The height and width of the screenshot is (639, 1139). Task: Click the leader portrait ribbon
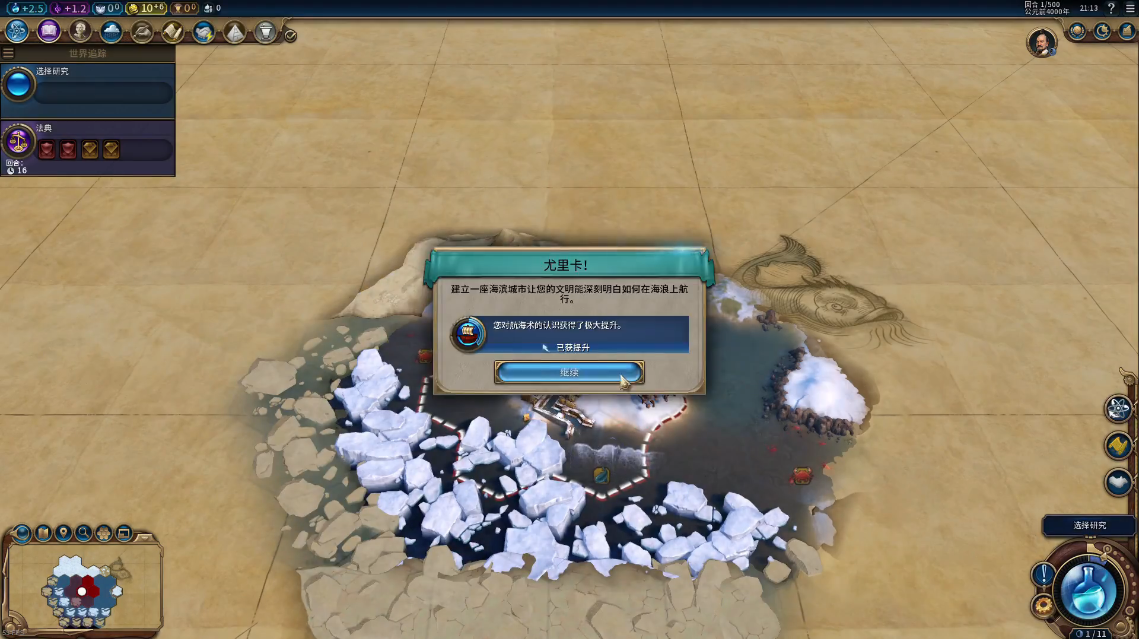[x=1042, y=42]
